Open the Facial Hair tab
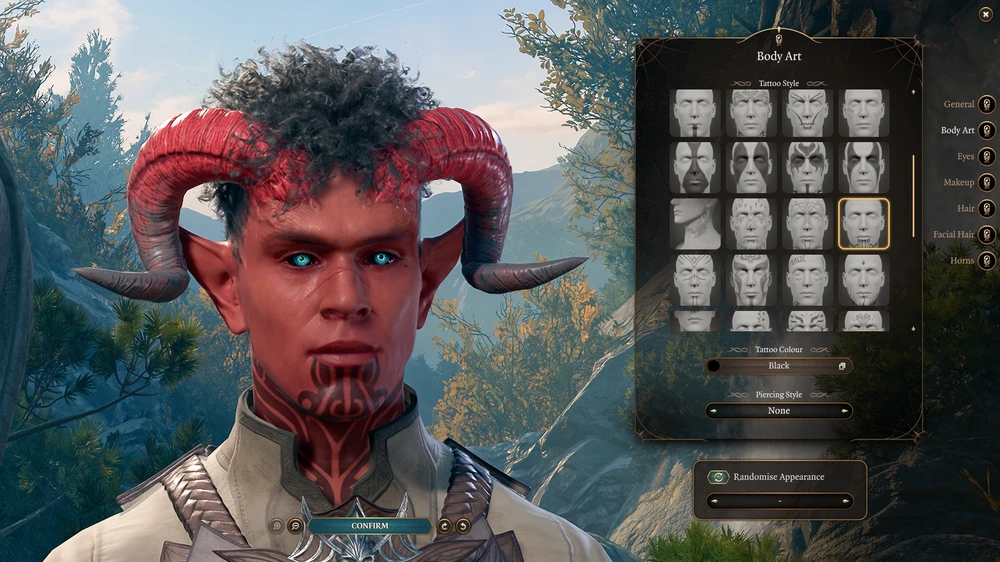The width and height of the screenshot is (1000, 562). [x=987, y=234]
